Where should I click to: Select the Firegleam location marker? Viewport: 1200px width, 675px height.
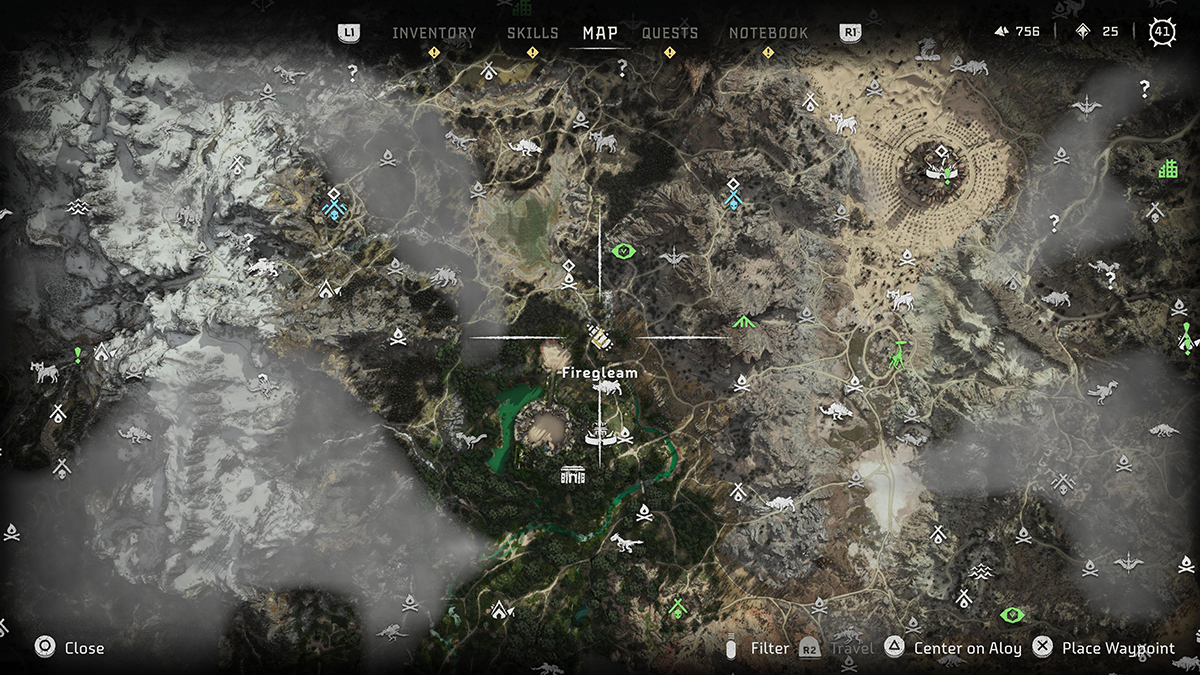tap(600, 338)
